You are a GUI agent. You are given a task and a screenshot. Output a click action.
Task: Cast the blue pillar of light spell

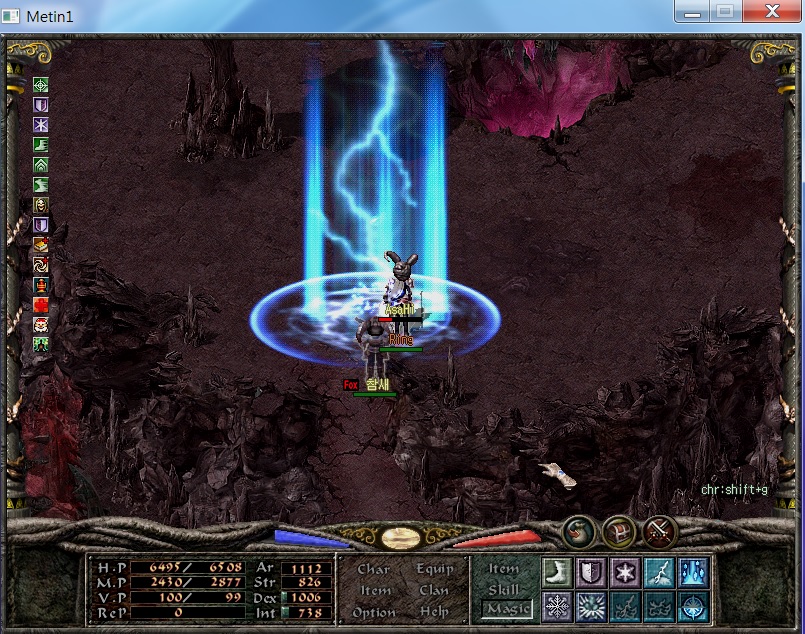pos(693,573)
